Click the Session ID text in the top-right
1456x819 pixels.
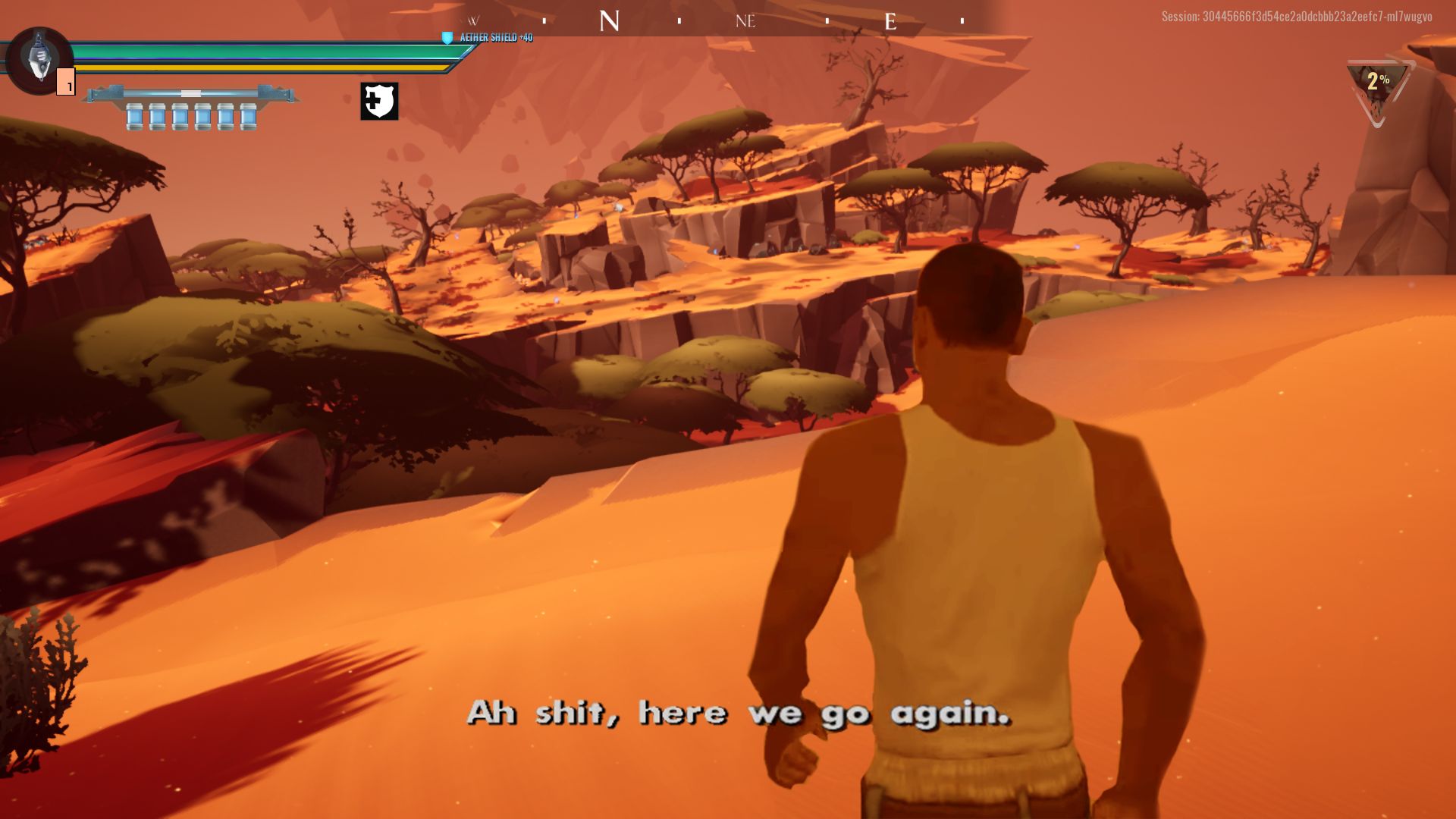pyautogui.click(x=1298, y=15)
